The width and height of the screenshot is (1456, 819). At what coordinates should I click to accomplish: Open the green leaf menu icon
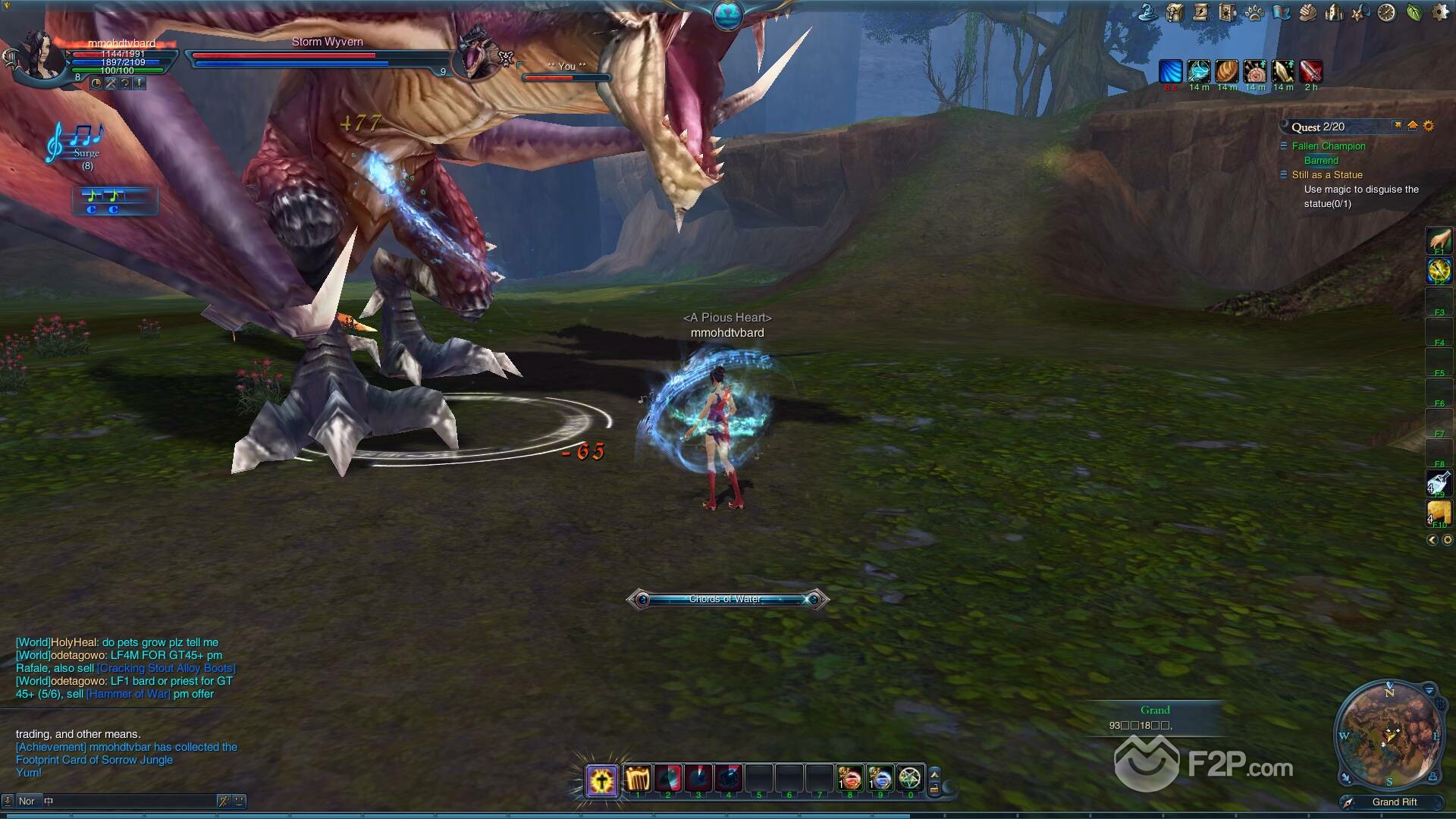[x=1414, y=12]
